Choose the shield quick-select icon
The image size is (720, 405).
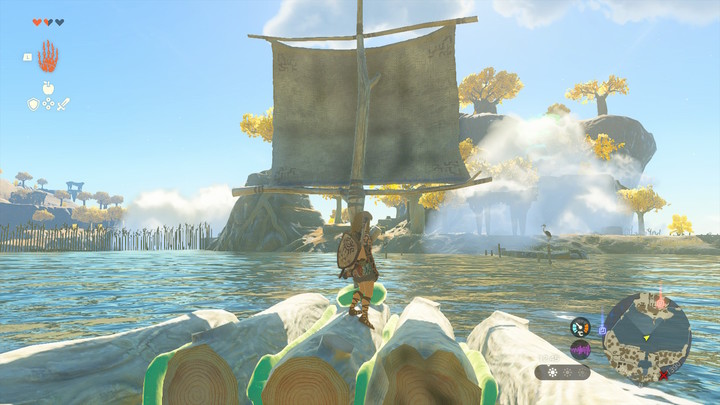[x=33, y=103]
